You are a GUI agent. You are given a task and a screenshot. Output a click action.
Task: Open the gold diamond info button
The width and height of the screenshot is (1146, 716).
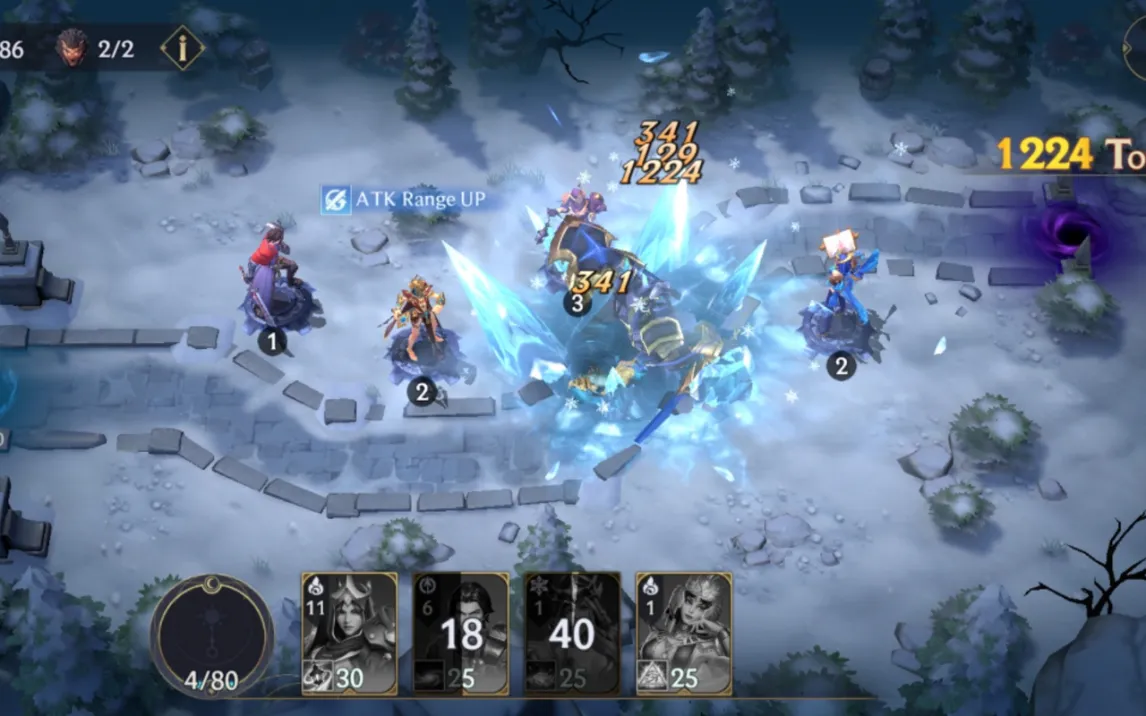point(182,48)
